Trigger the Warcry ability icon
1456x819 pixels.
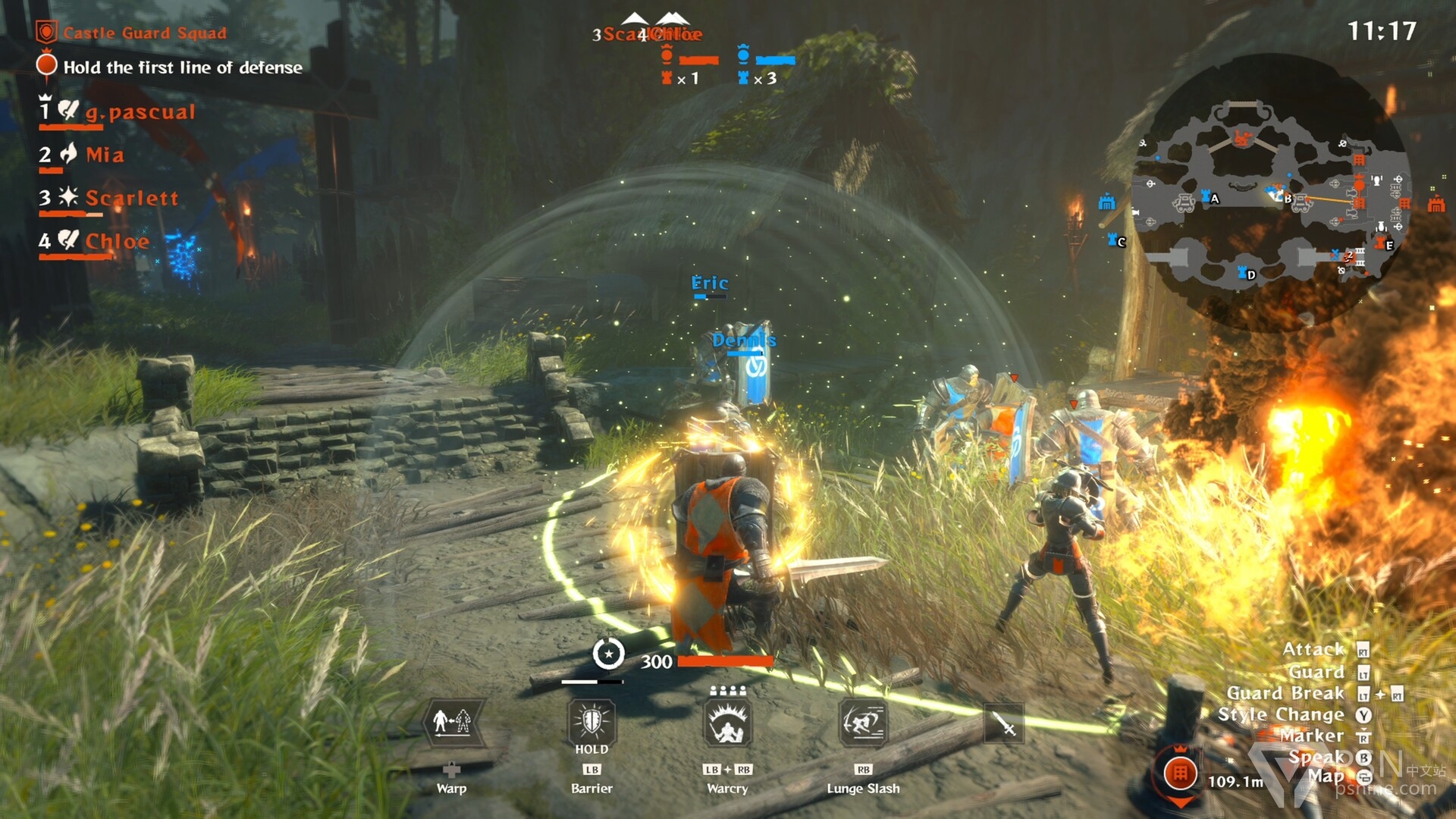(x=727, y=723)
